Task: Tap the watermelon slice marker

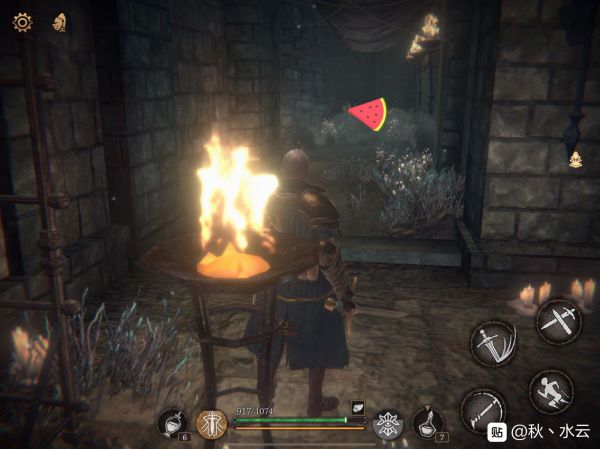Action: 367,114
